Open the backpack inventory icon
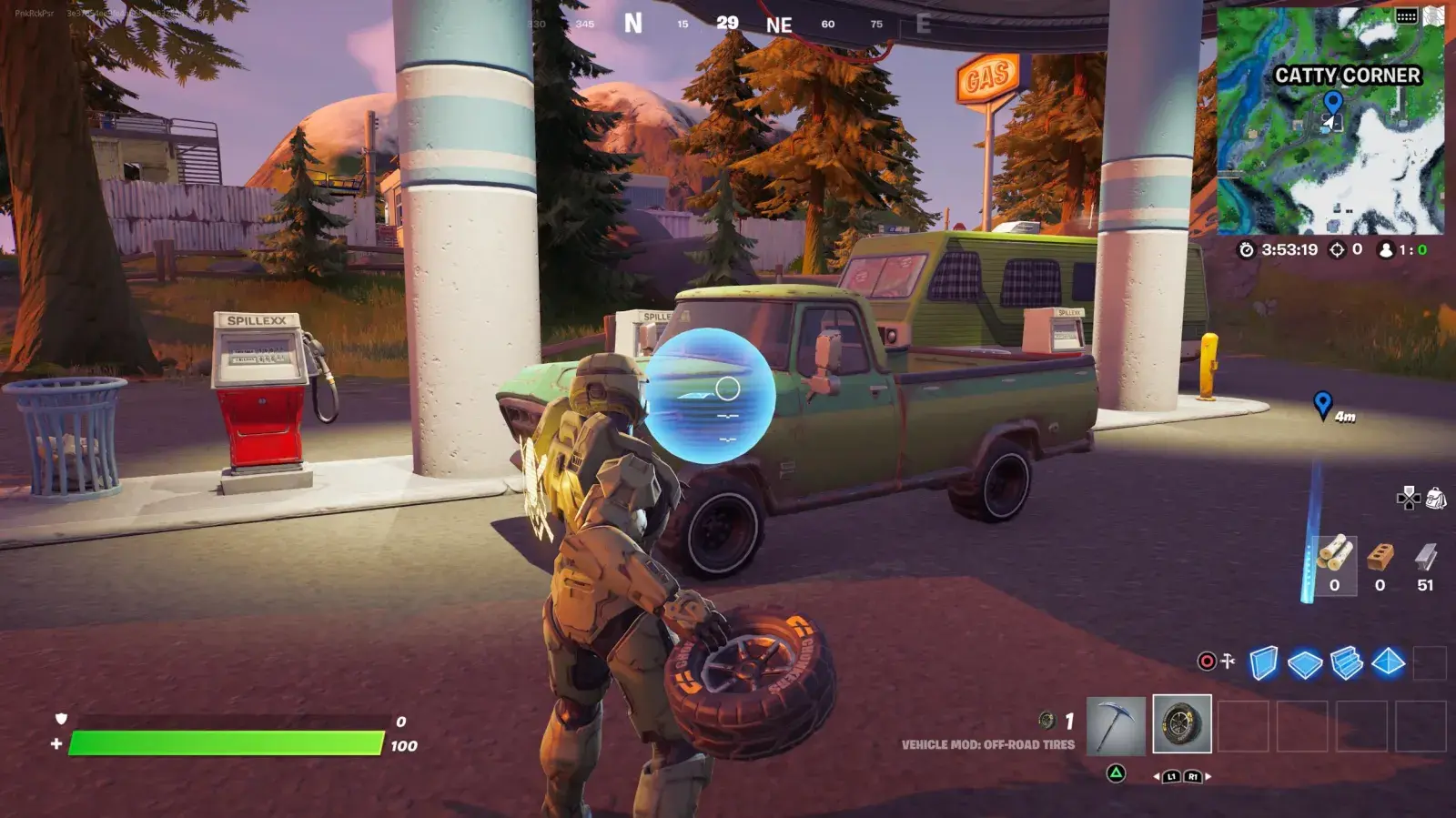Screen dimensions: 1456x818 tap(1436, 498)
